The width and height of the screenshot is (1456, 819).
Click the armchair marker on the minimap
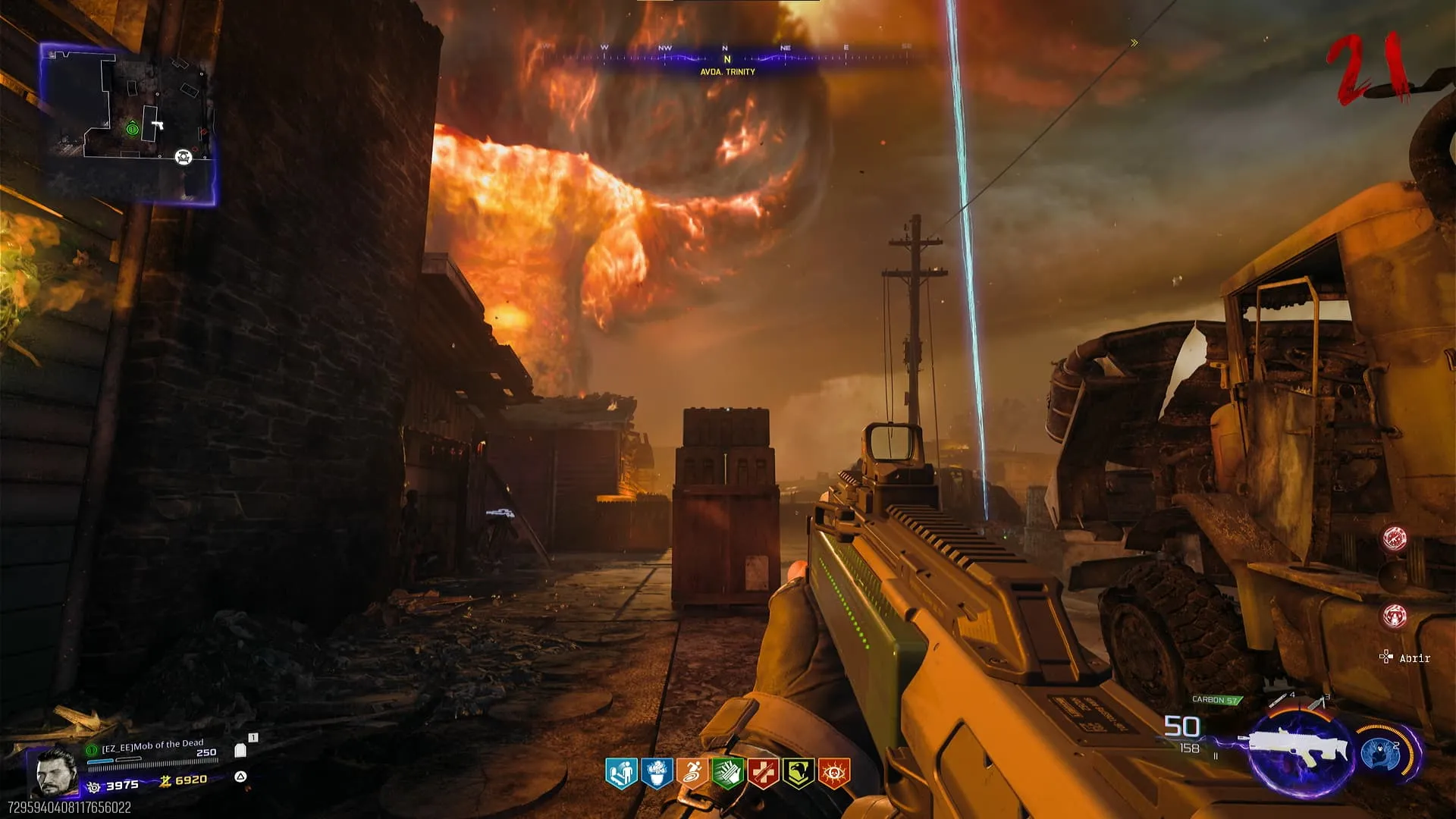pyautogui.click(x=184, y=157)
